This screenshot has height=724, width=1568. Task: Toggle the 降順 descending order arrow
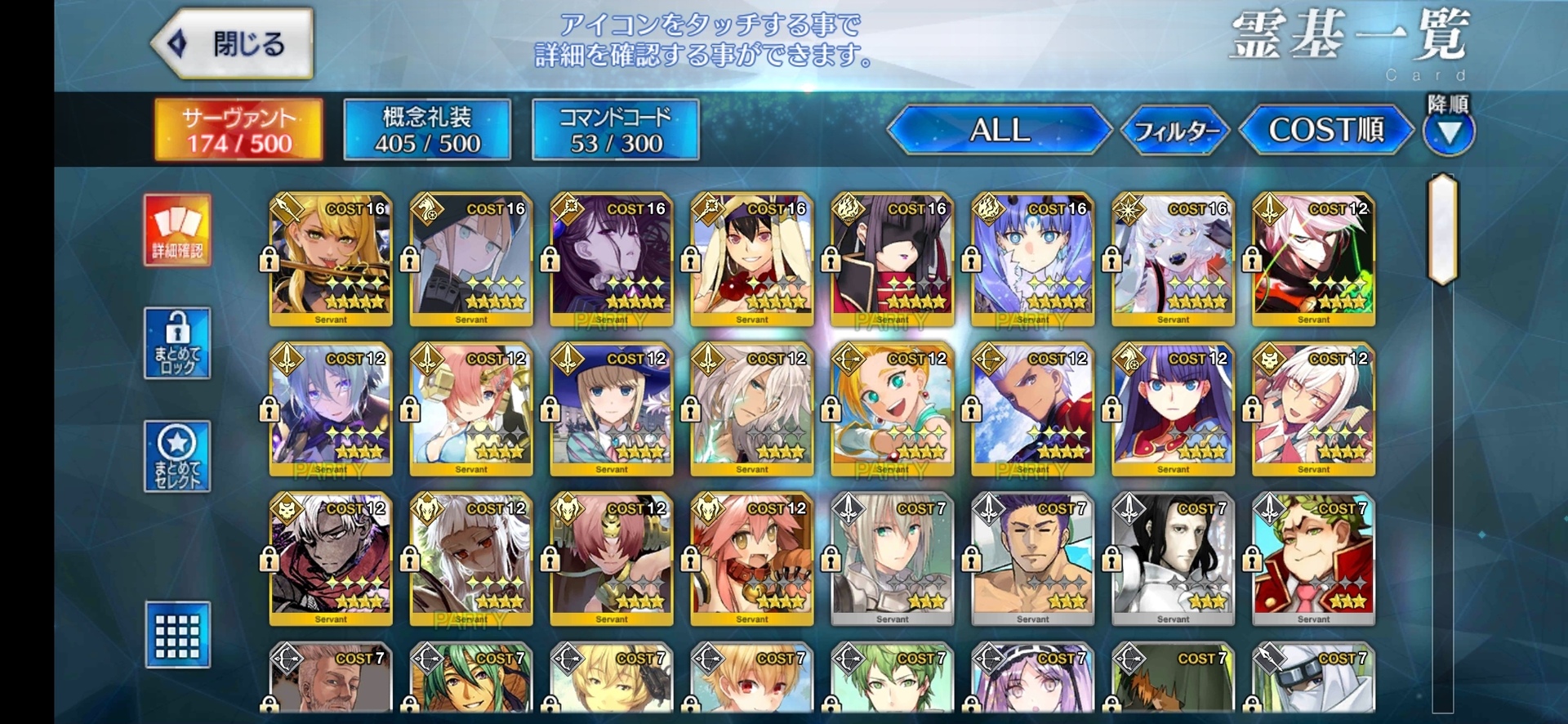(x=1448, y=132)
